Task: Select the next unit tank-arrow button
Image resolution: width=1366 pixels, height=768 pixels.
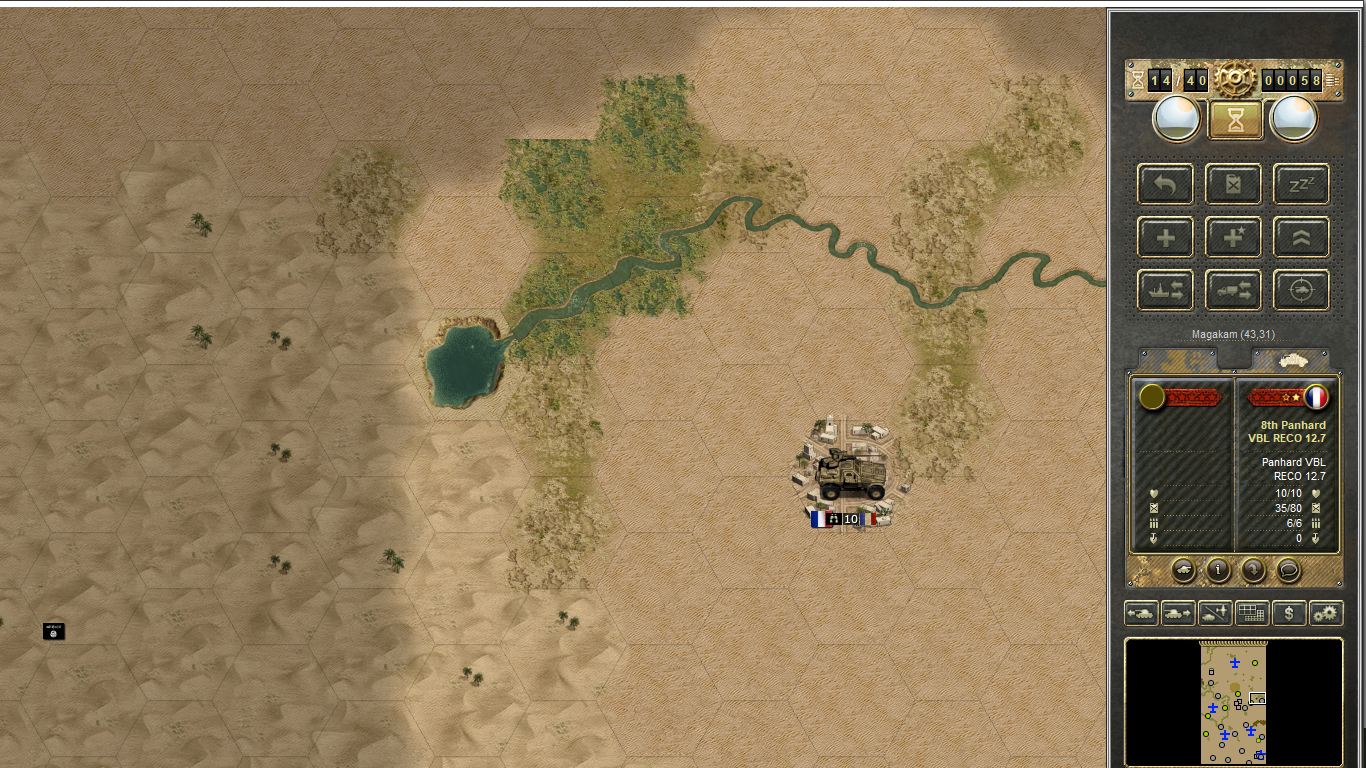Action: (x=1178, y=613)
